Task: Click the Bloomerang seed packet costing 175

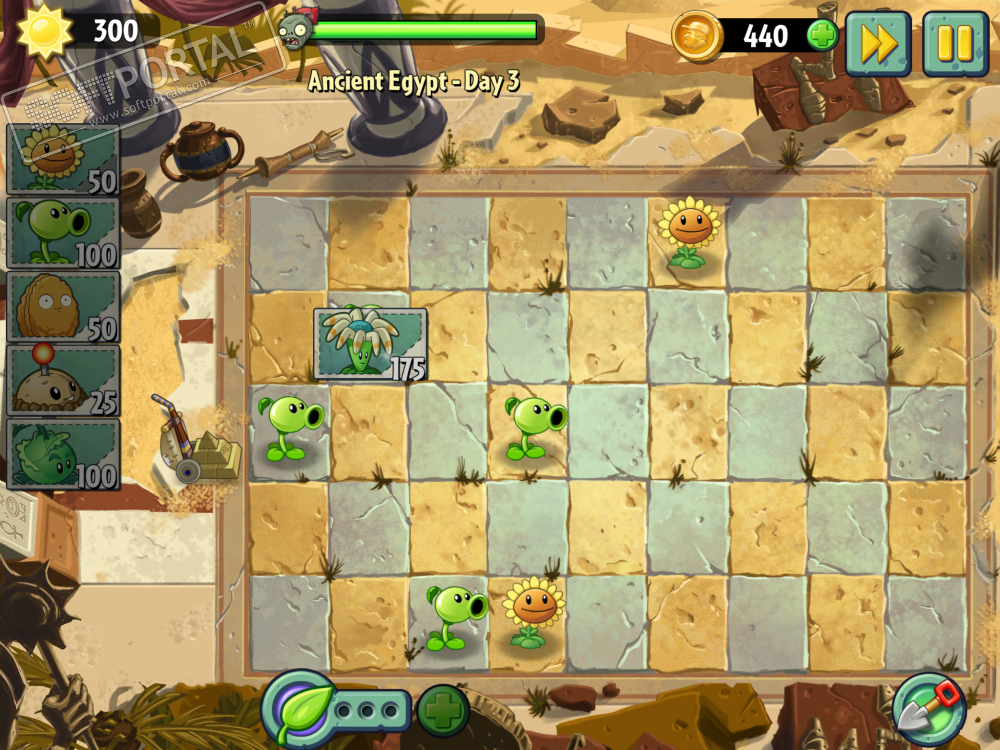Action: pos(370,343)
